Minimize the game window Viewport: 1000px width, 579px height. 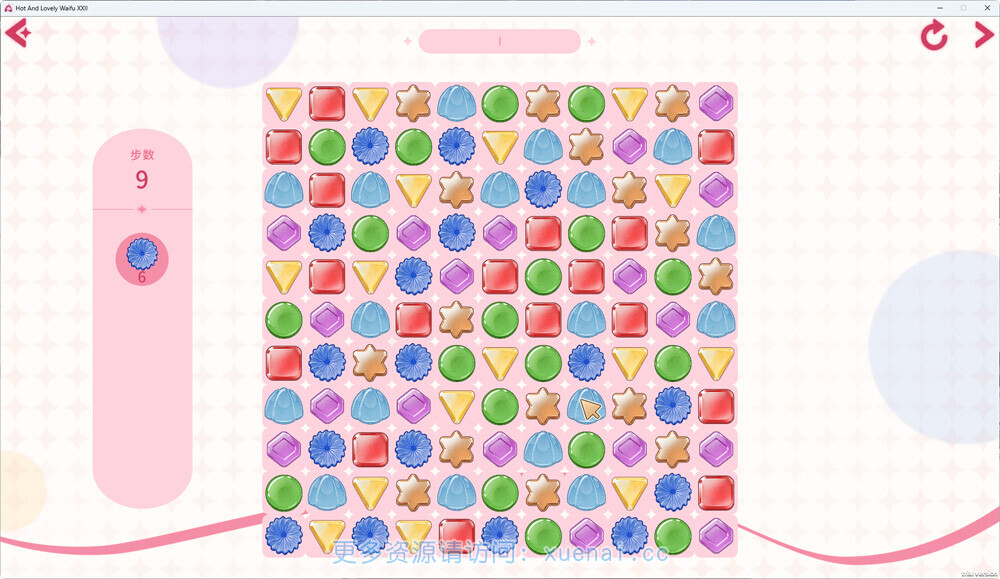tap(942, 7)
